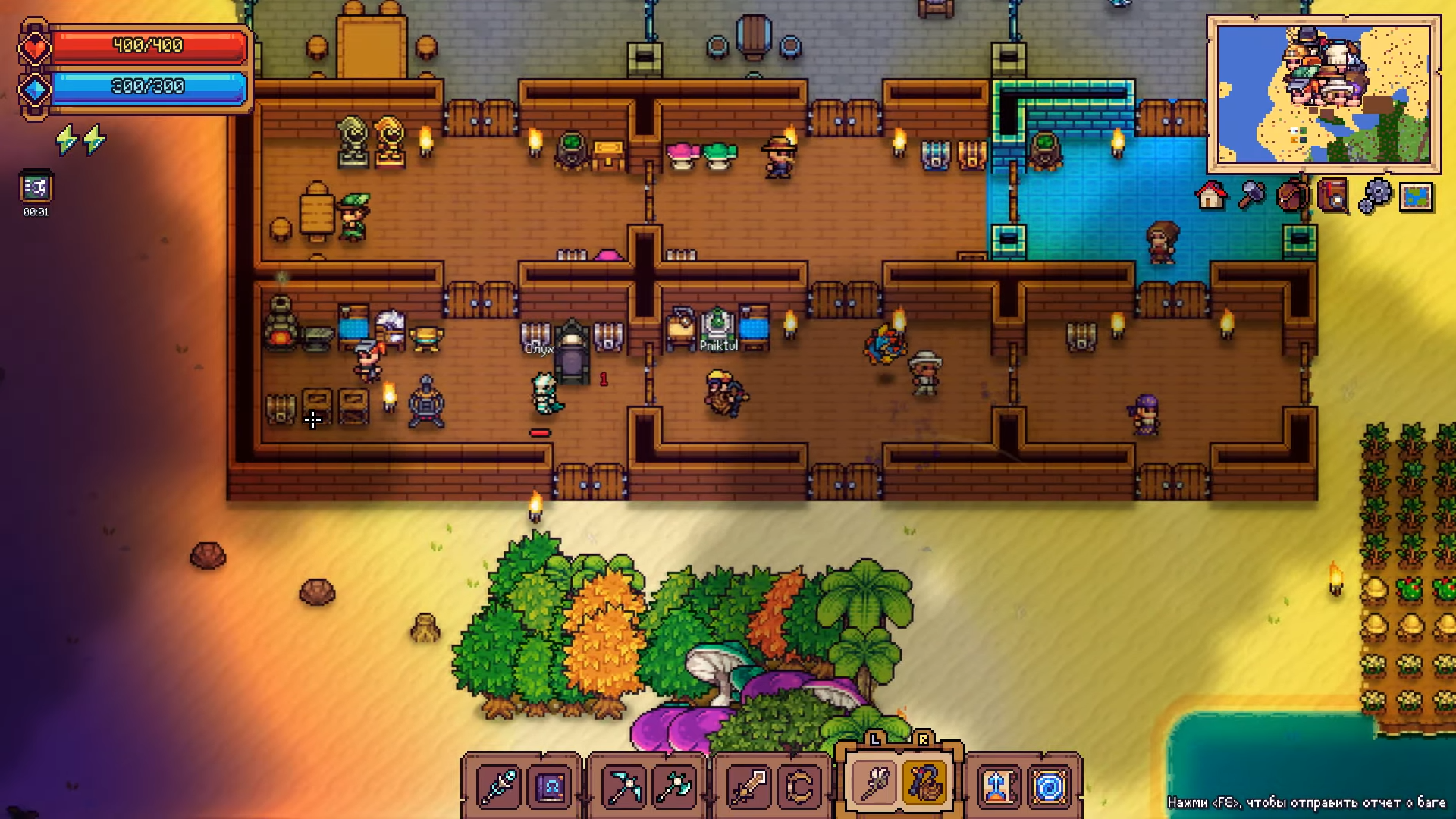Select the curved bow slot
The width and height of the screenshot is (1456, 819).
point(799,786)
